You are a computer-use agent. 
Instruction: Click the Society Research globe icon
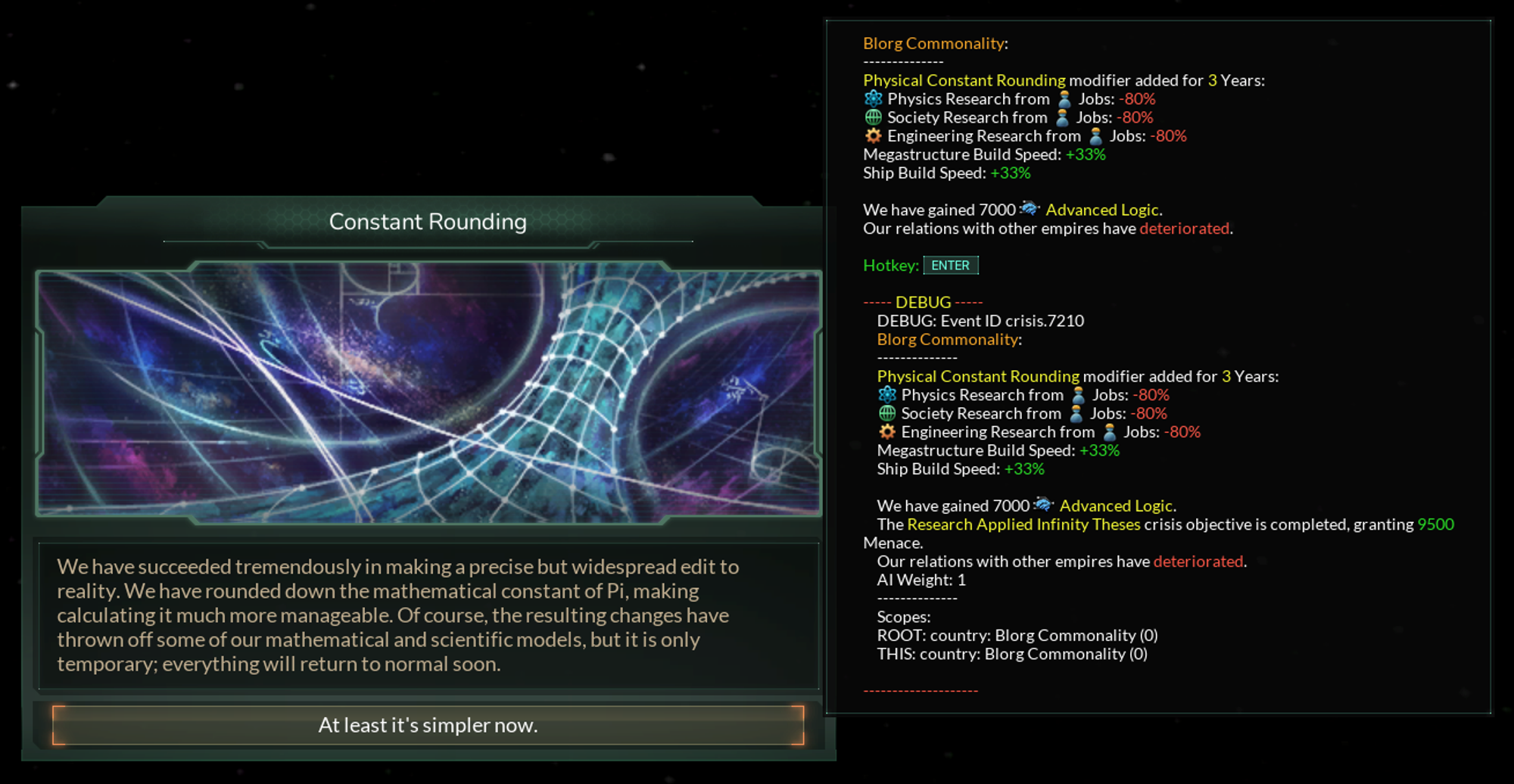[874, 117]
